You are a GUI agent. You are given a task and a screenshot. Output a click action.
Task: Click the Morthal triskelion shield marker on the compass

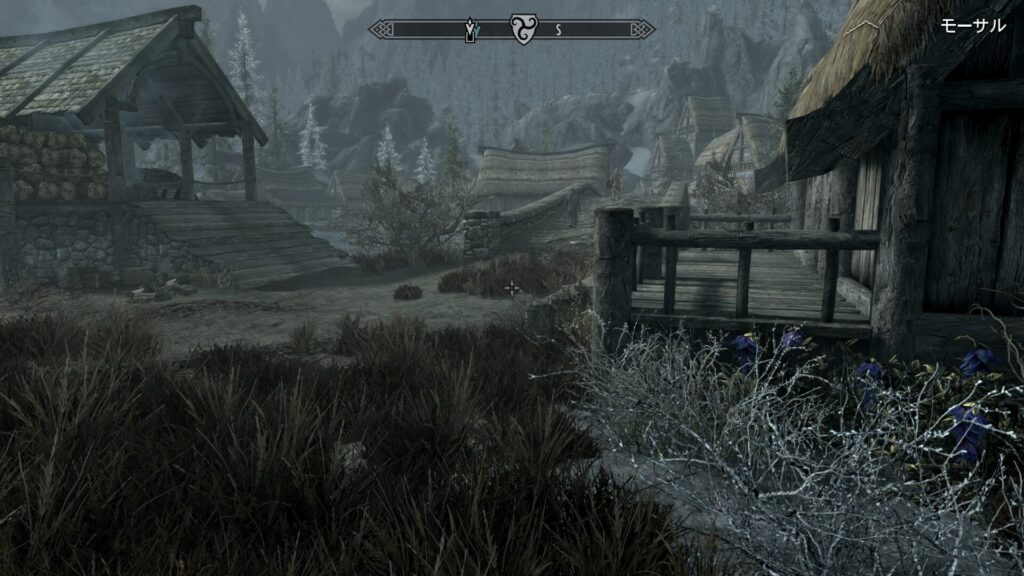pos(522,29)
